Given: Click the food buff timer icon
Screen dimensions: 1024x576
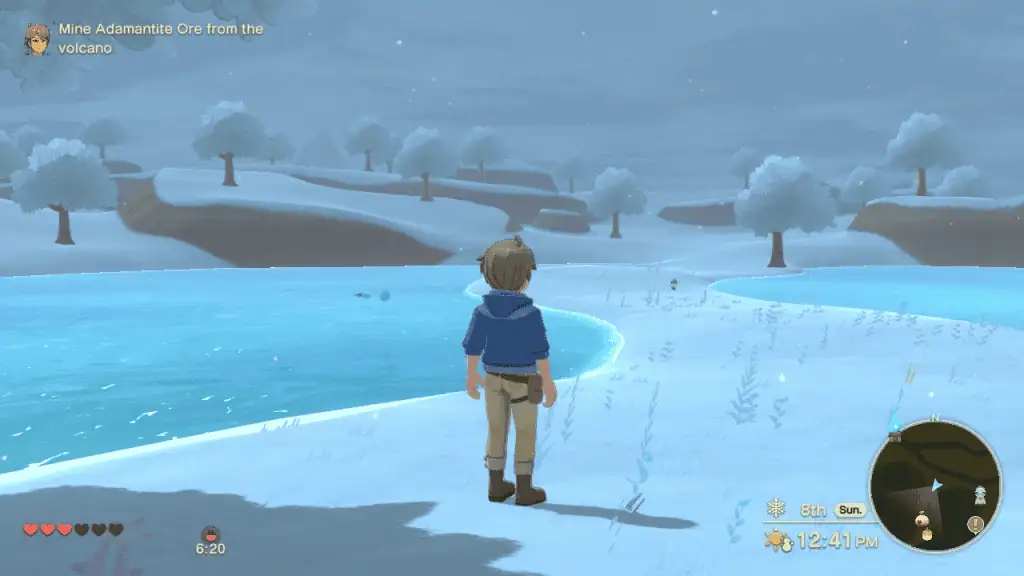Looking at the screenshot, I should [210, 534].
